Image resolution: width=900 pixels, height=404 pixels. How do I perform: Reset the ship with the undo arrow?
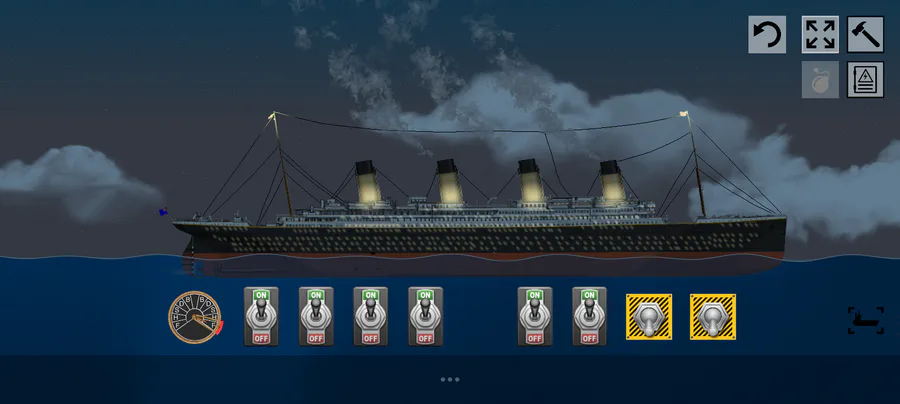click(x=767, y=35)
